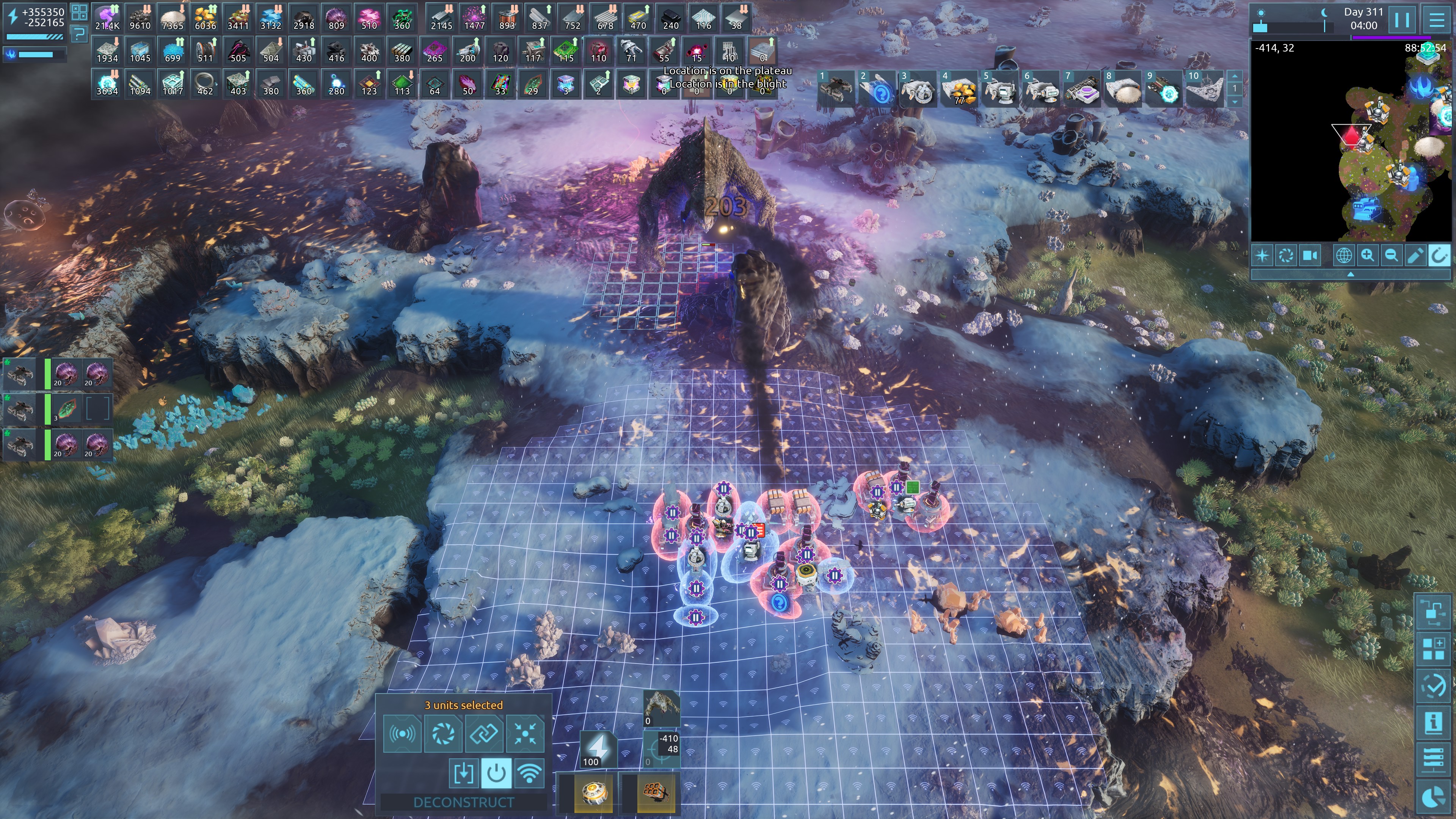Click the DECONSTRUCT button
This screenshot has height=819, width=1456.
(463, 802)
